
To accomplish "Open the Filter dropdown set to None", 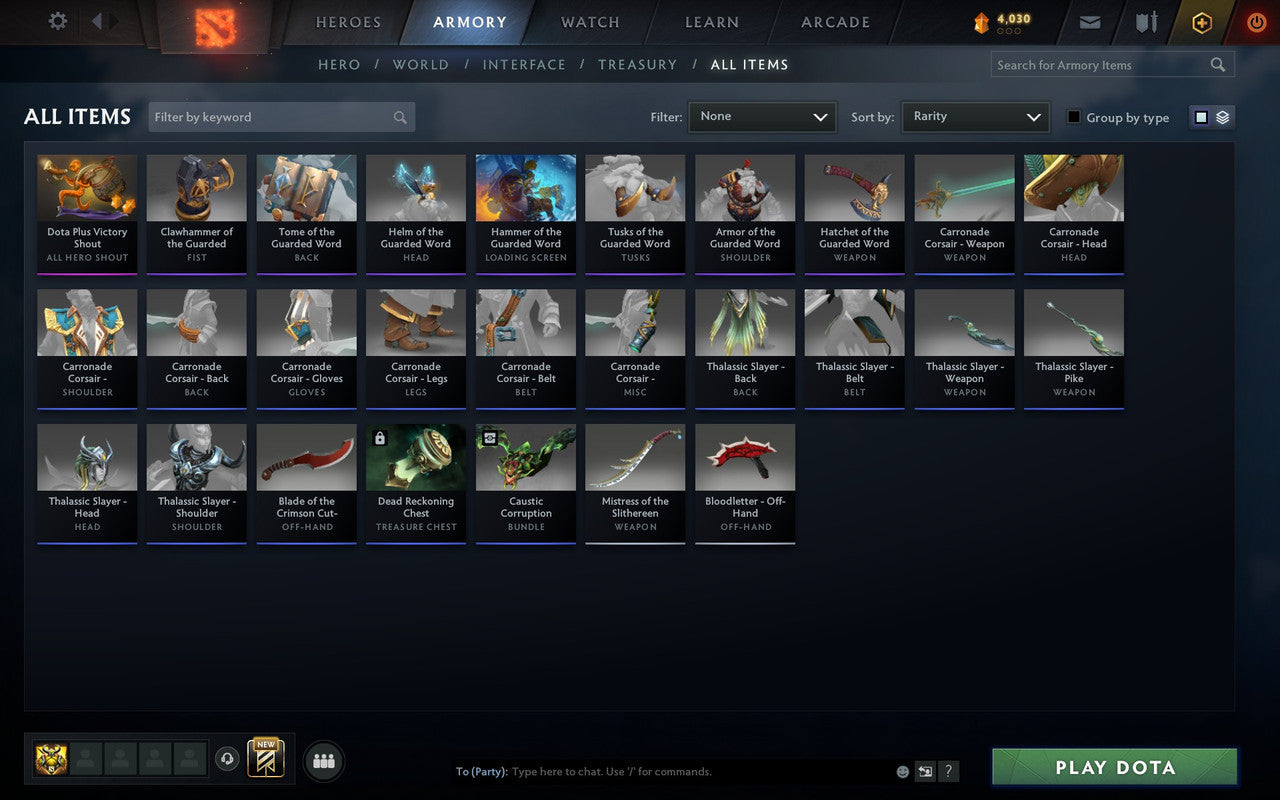I will click(762, 116).
